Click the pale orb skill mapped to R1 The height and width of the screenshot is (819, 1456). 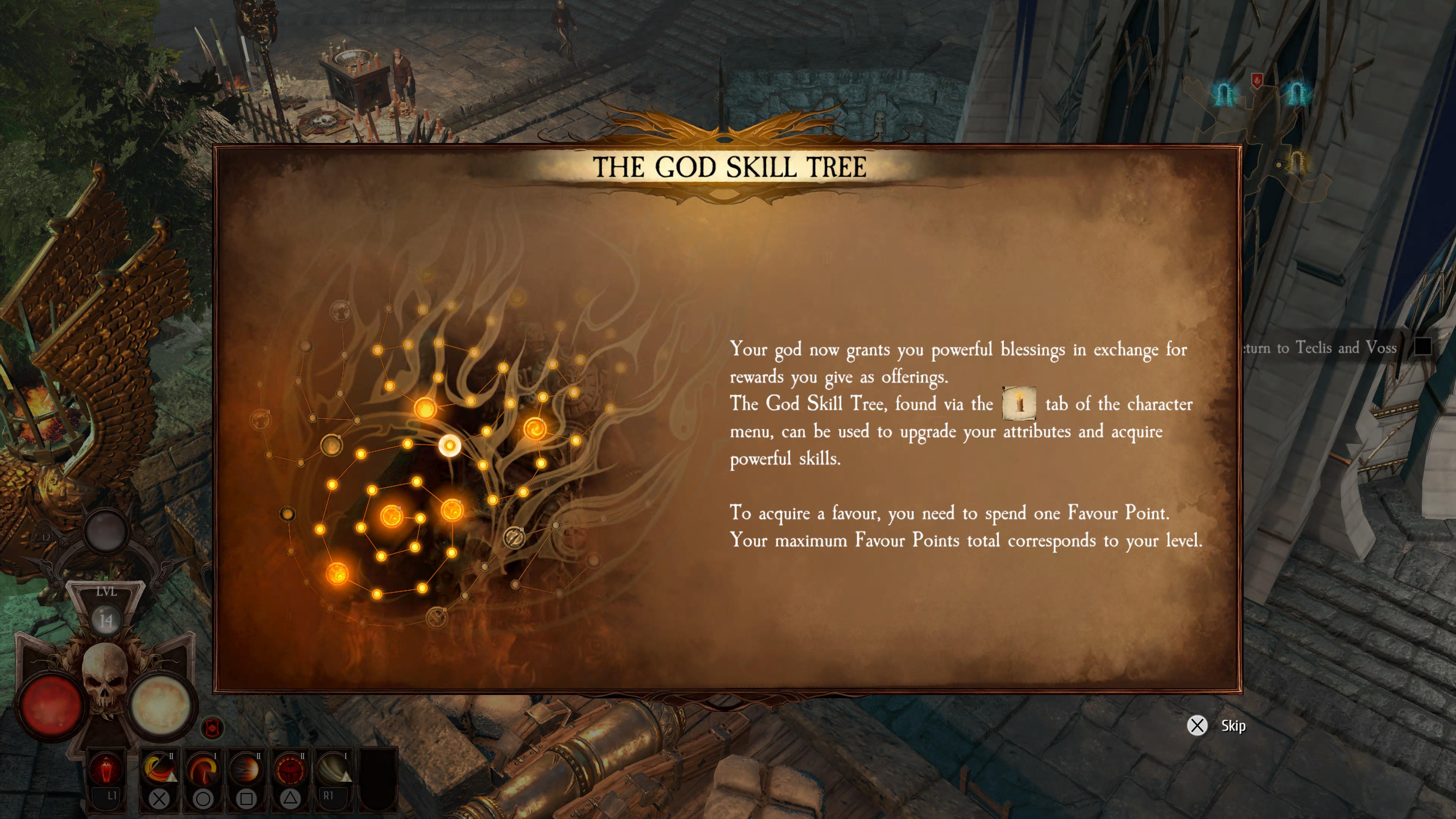click(x=334, y=770)
